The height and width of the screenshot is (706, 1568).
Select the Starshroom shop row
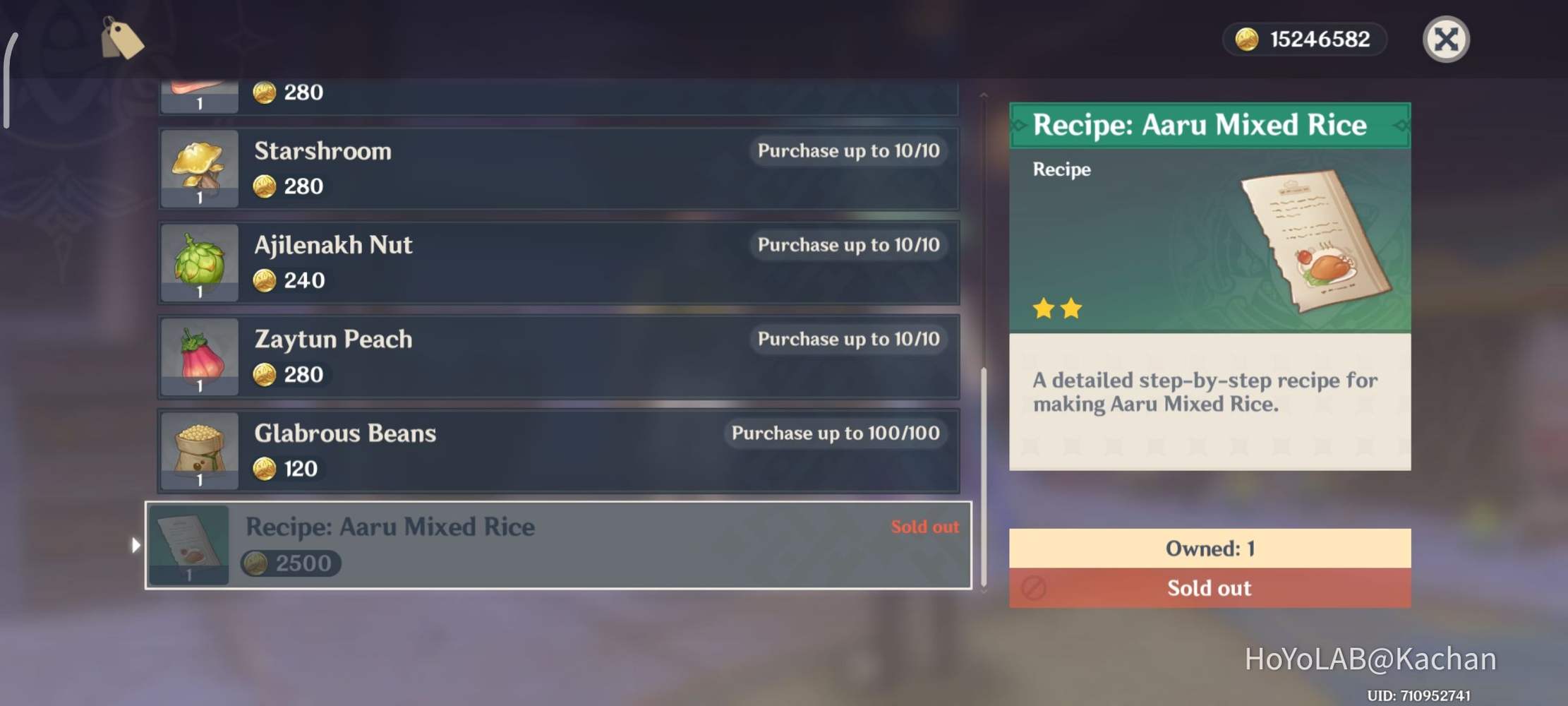(557, 168)
